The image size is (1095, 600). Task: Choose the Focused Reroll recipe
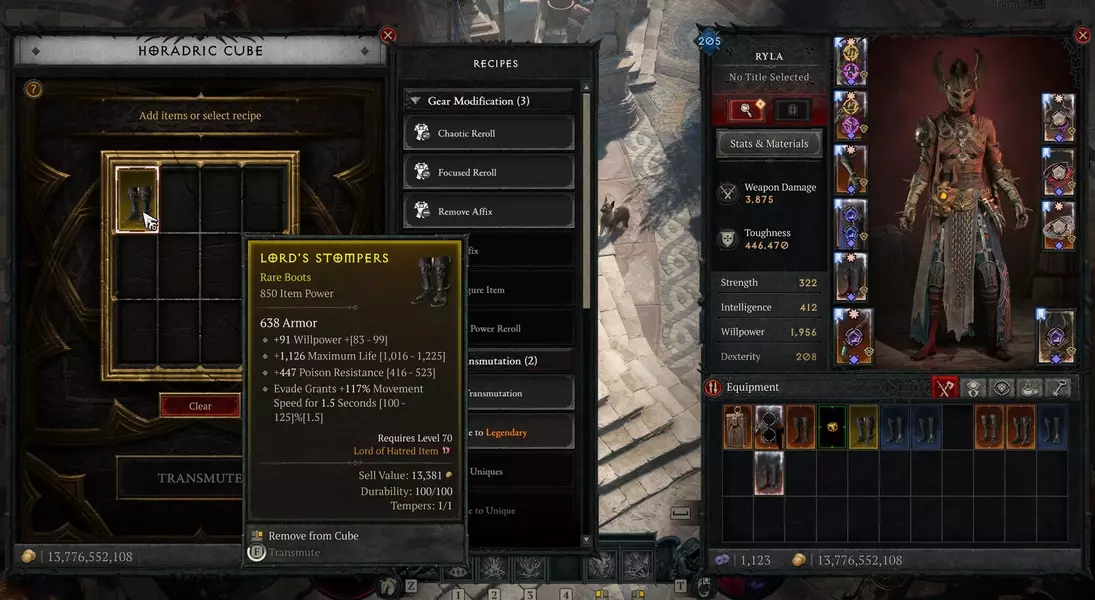489,172
